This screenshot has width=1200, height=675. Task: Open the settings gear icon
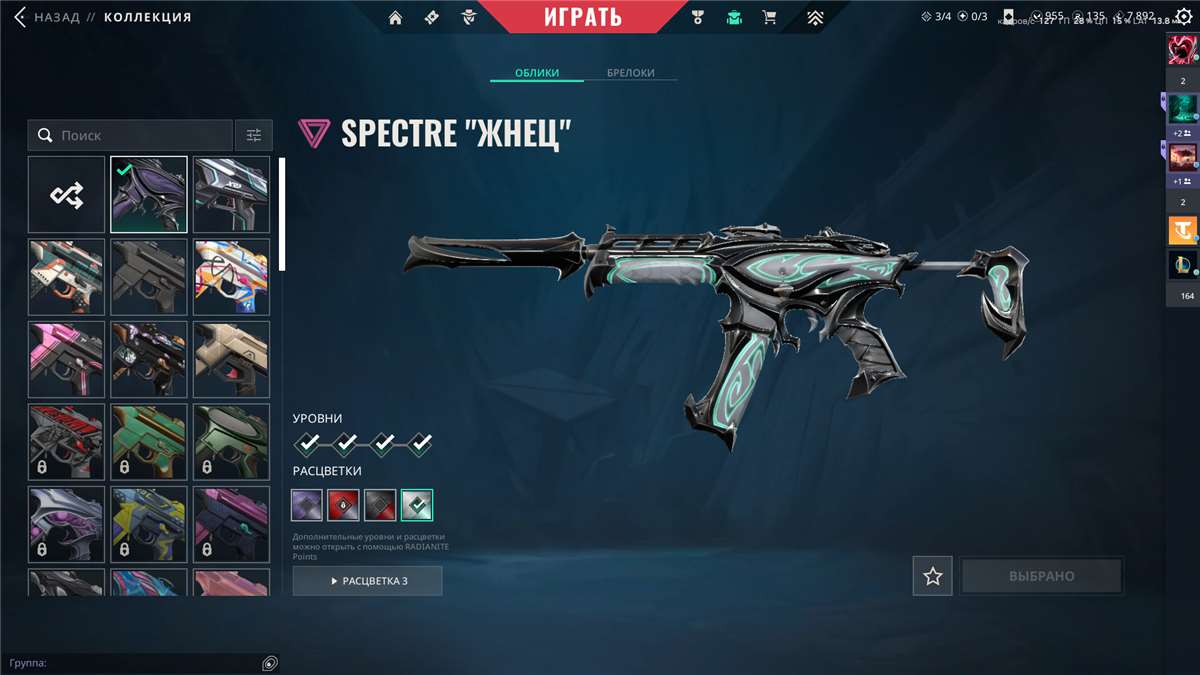click(1183, 17)
